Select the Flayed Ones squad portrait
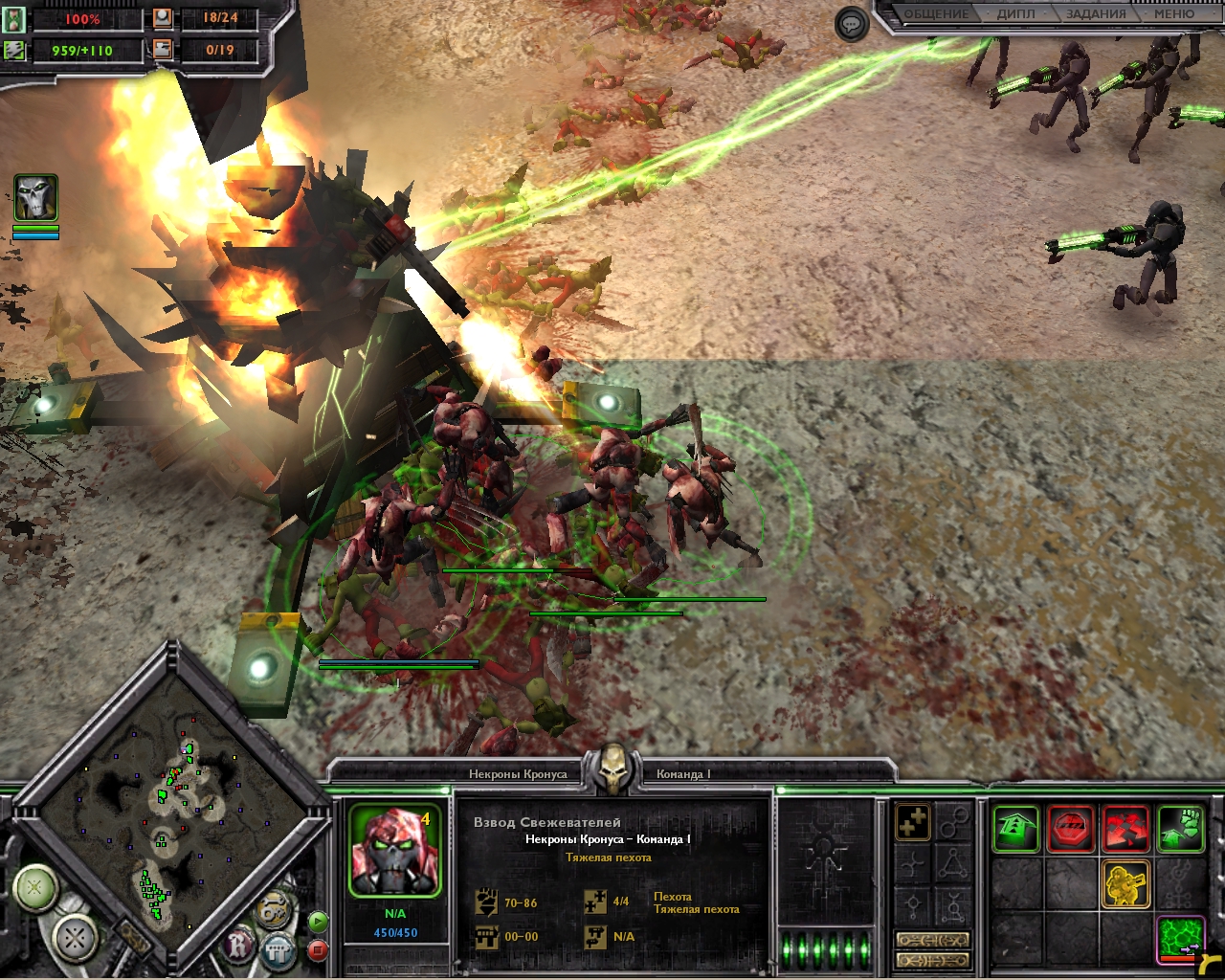Screen dimensions: 1225x980 (394, 852)
